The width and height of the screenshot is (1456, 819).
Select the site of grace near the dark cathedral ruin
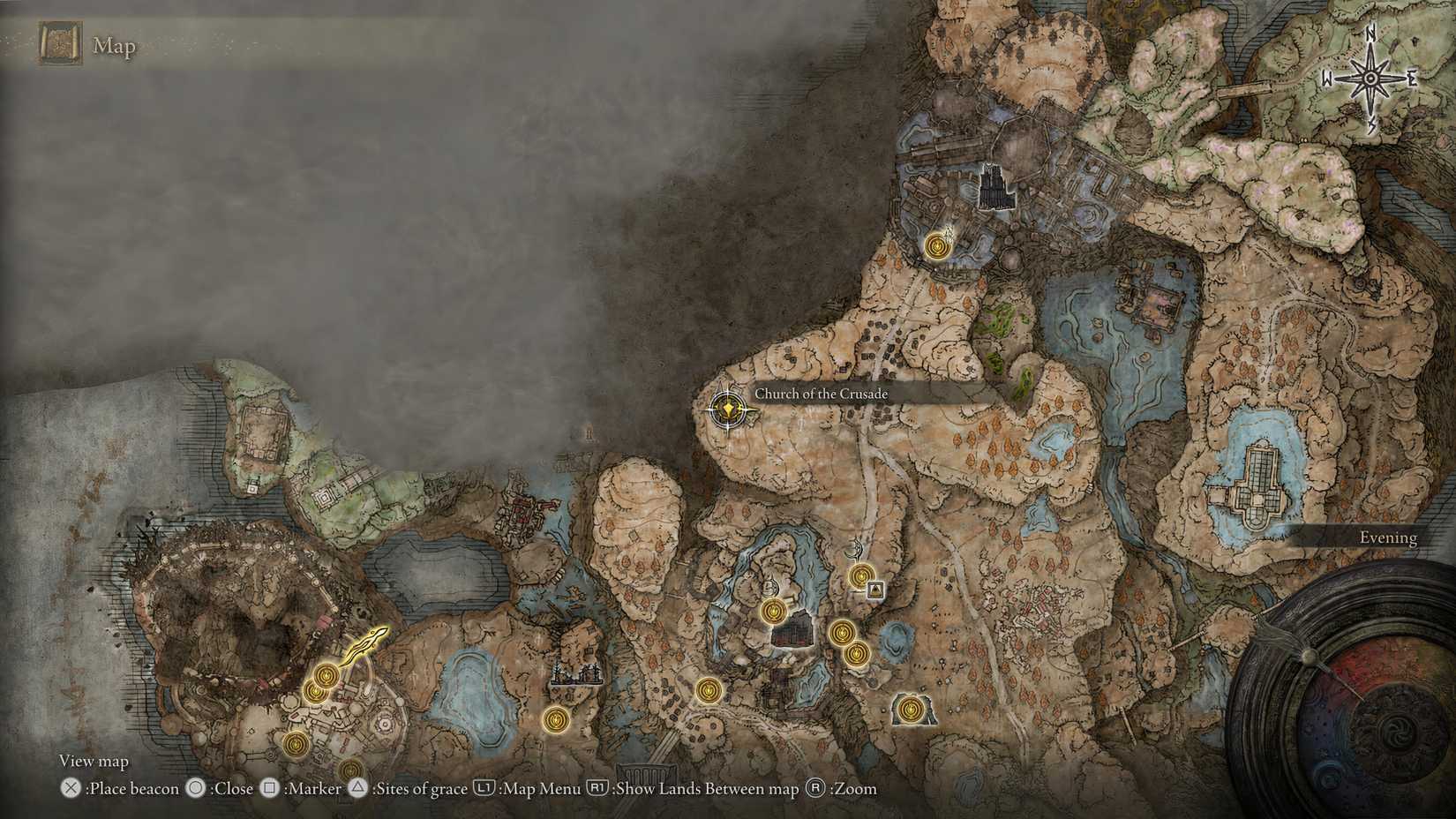(773, 612)
